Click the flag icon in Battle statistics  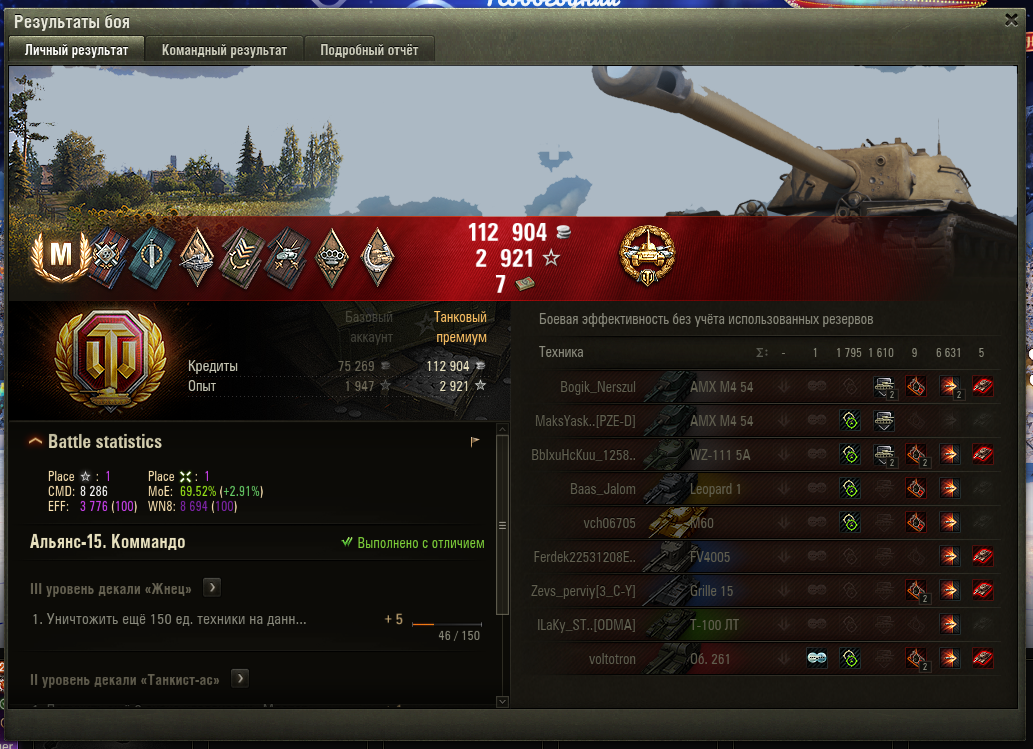click(x=475, y=441)
